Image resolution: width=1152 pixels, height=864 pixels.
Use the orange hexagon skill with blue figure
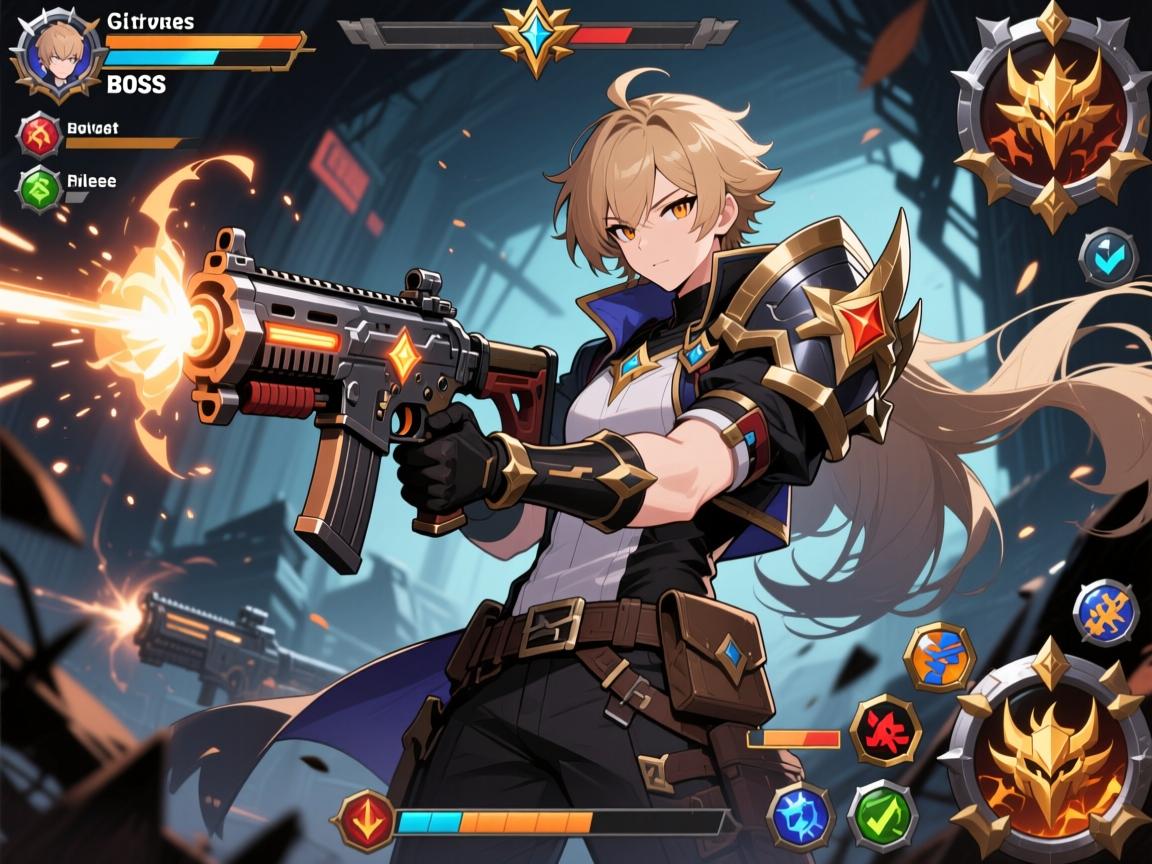(x=939, y=657)
